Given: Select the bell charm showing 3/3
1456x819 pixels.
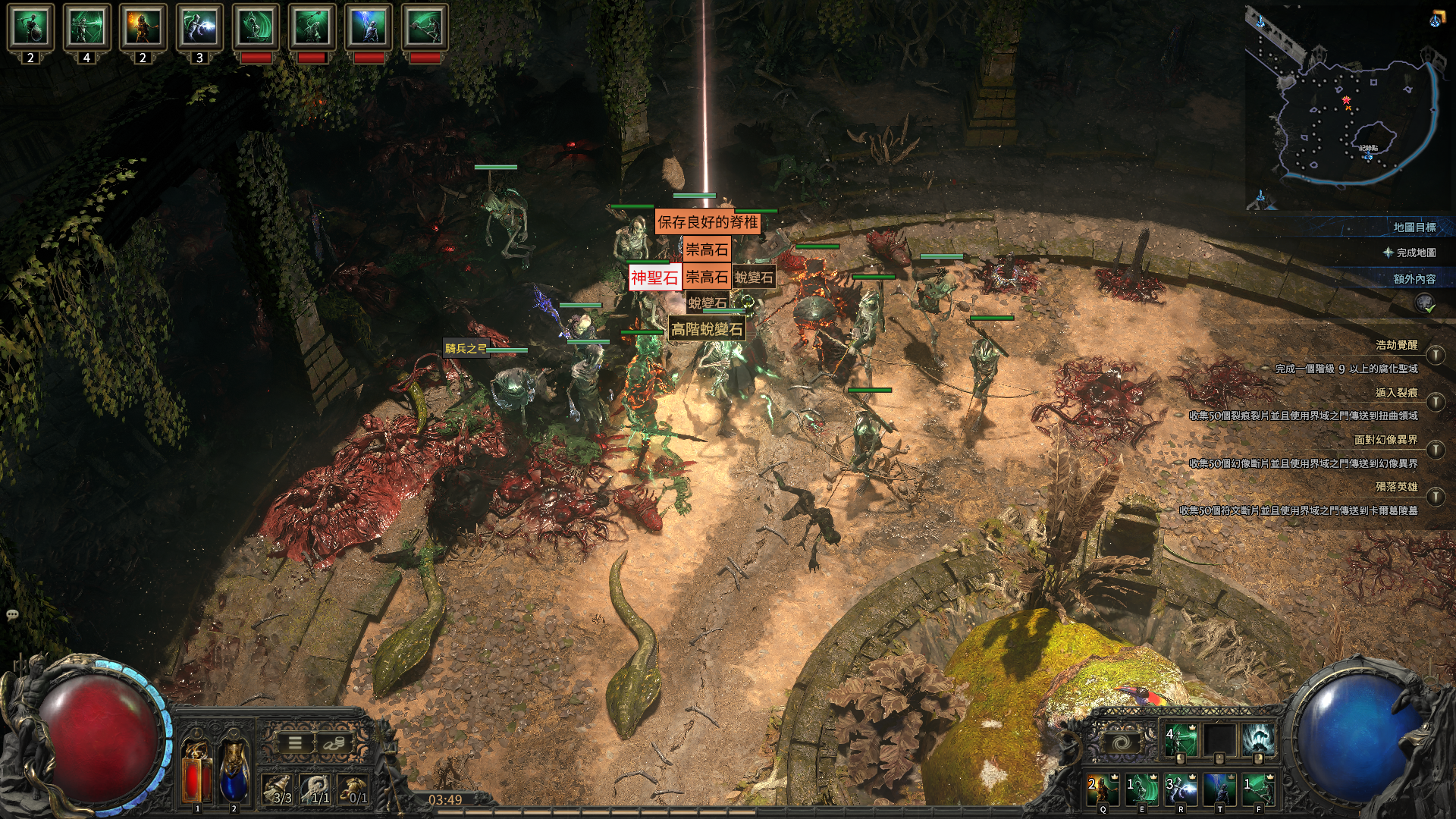Looking at the screenshot, I should 278,789.
